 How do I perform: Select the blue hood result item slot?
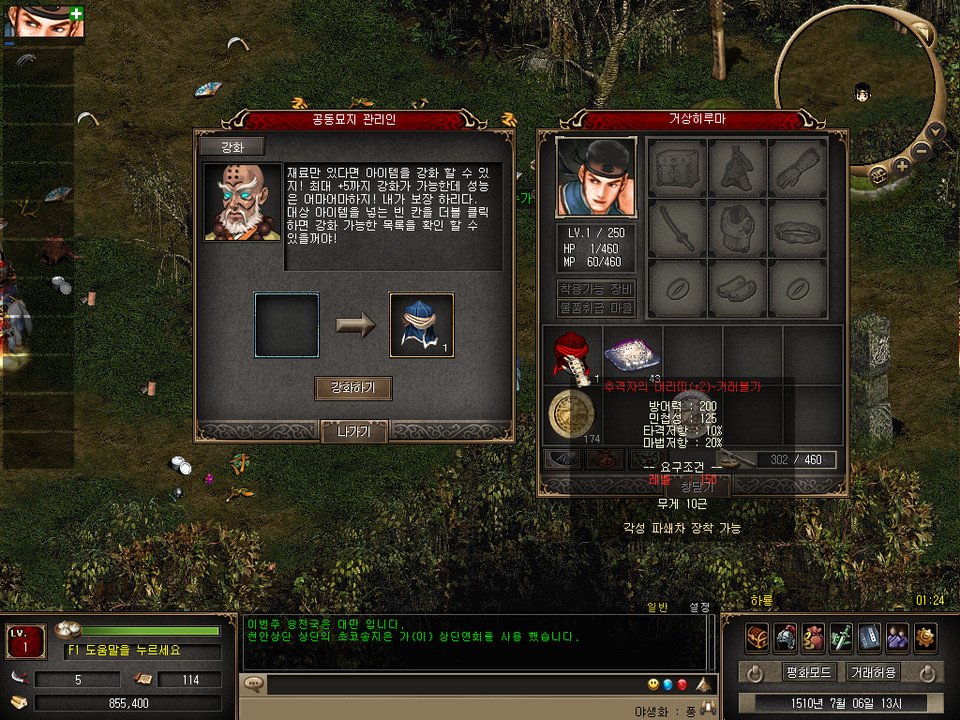[x=421, y=325]
